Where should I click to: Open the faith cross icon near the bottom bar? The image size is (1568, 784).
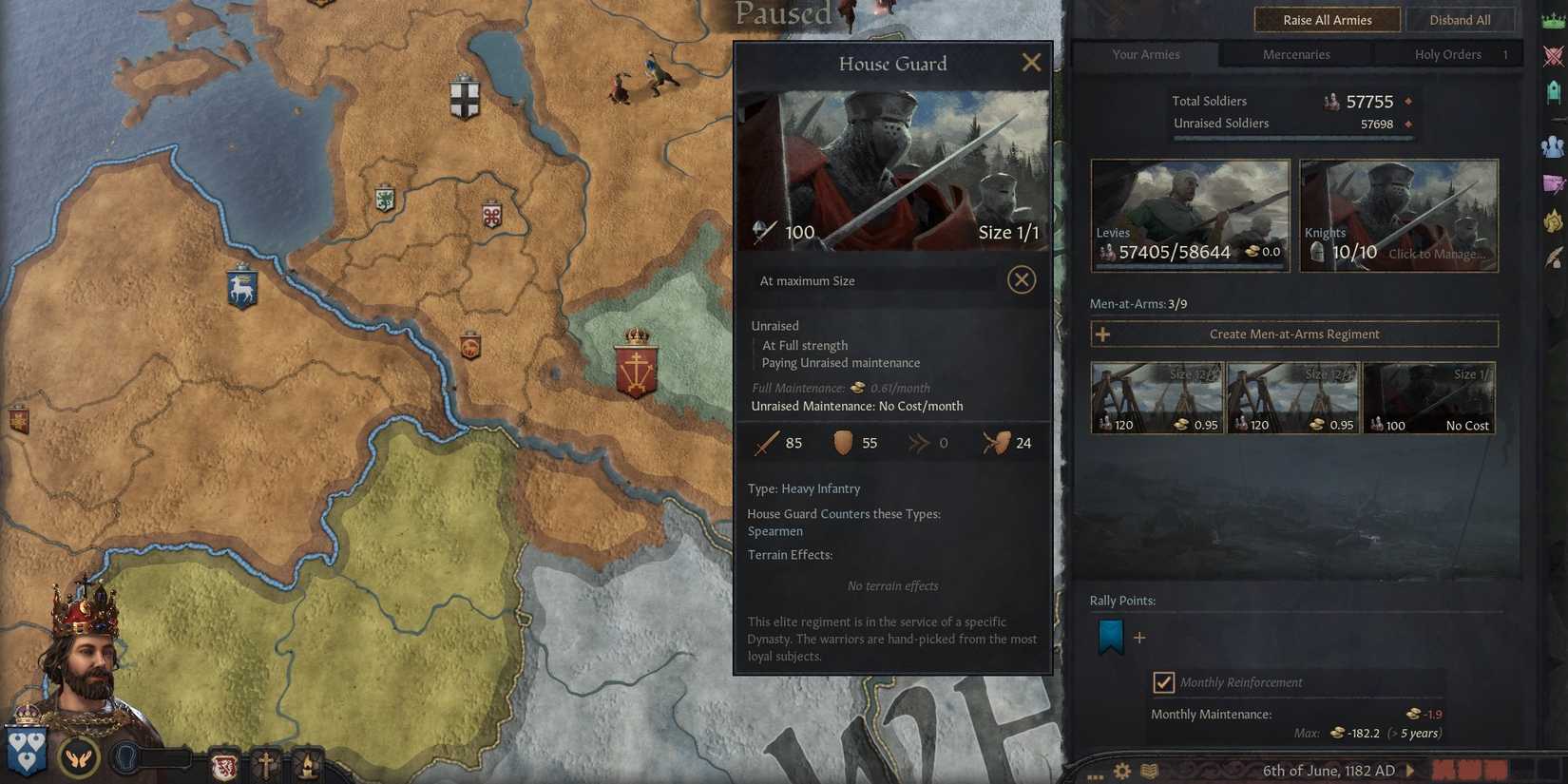[x=266, y=762]
